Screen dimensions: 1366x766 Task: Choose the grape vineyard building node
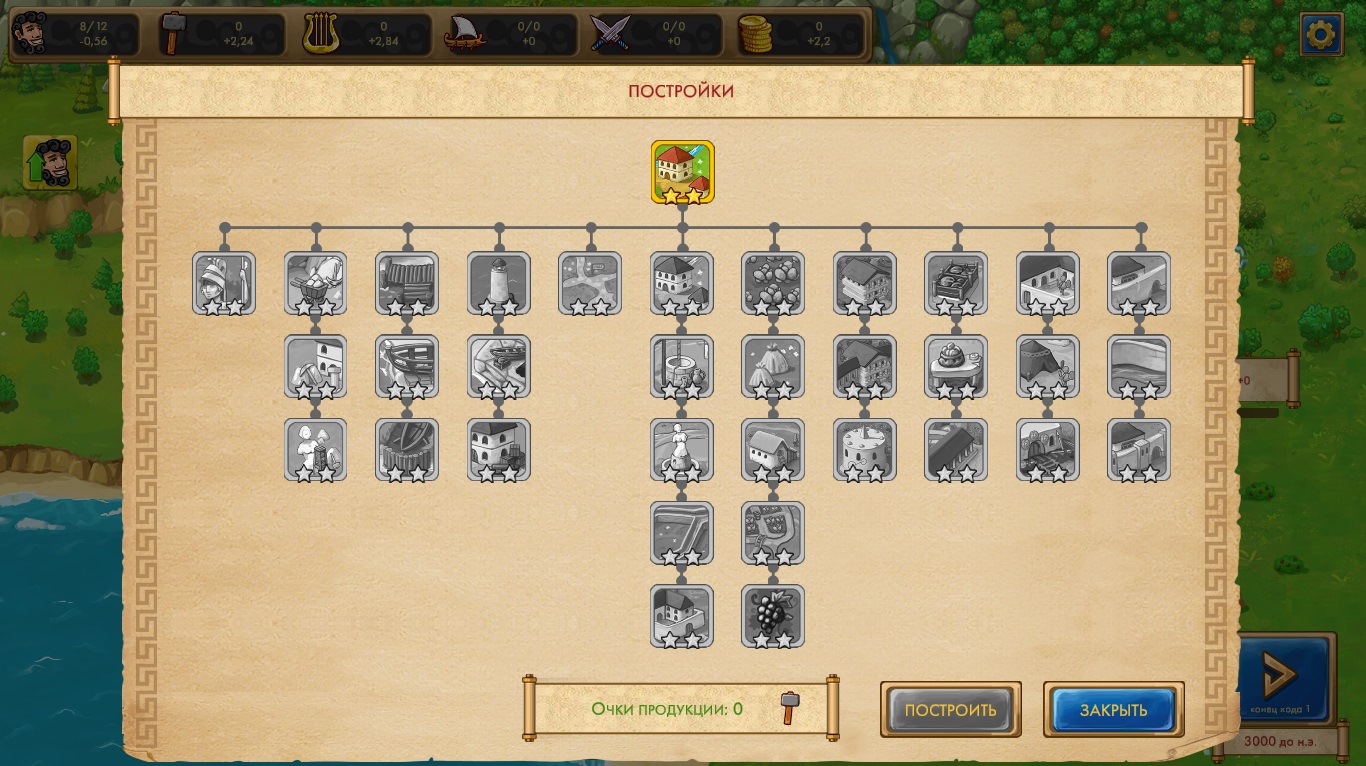(x=773, y=616)
